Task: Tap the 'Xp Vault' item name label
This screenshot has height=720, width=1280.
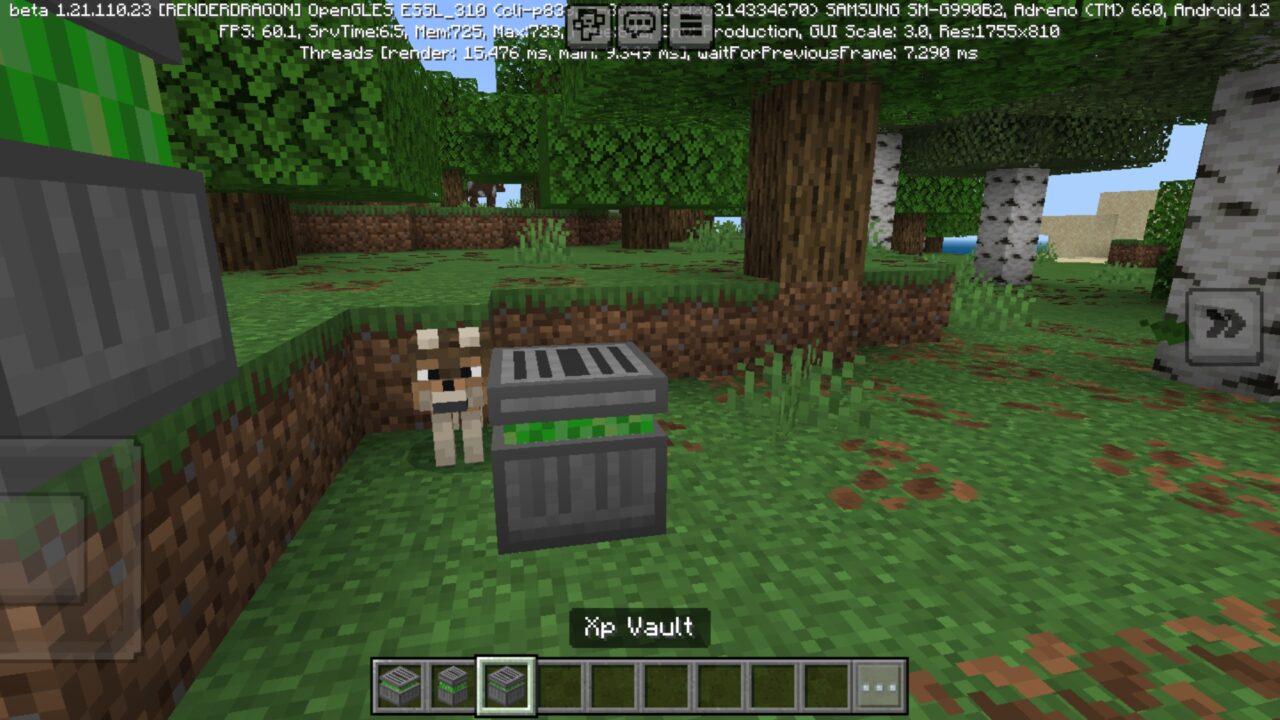Action: click(x=640, y=628)
